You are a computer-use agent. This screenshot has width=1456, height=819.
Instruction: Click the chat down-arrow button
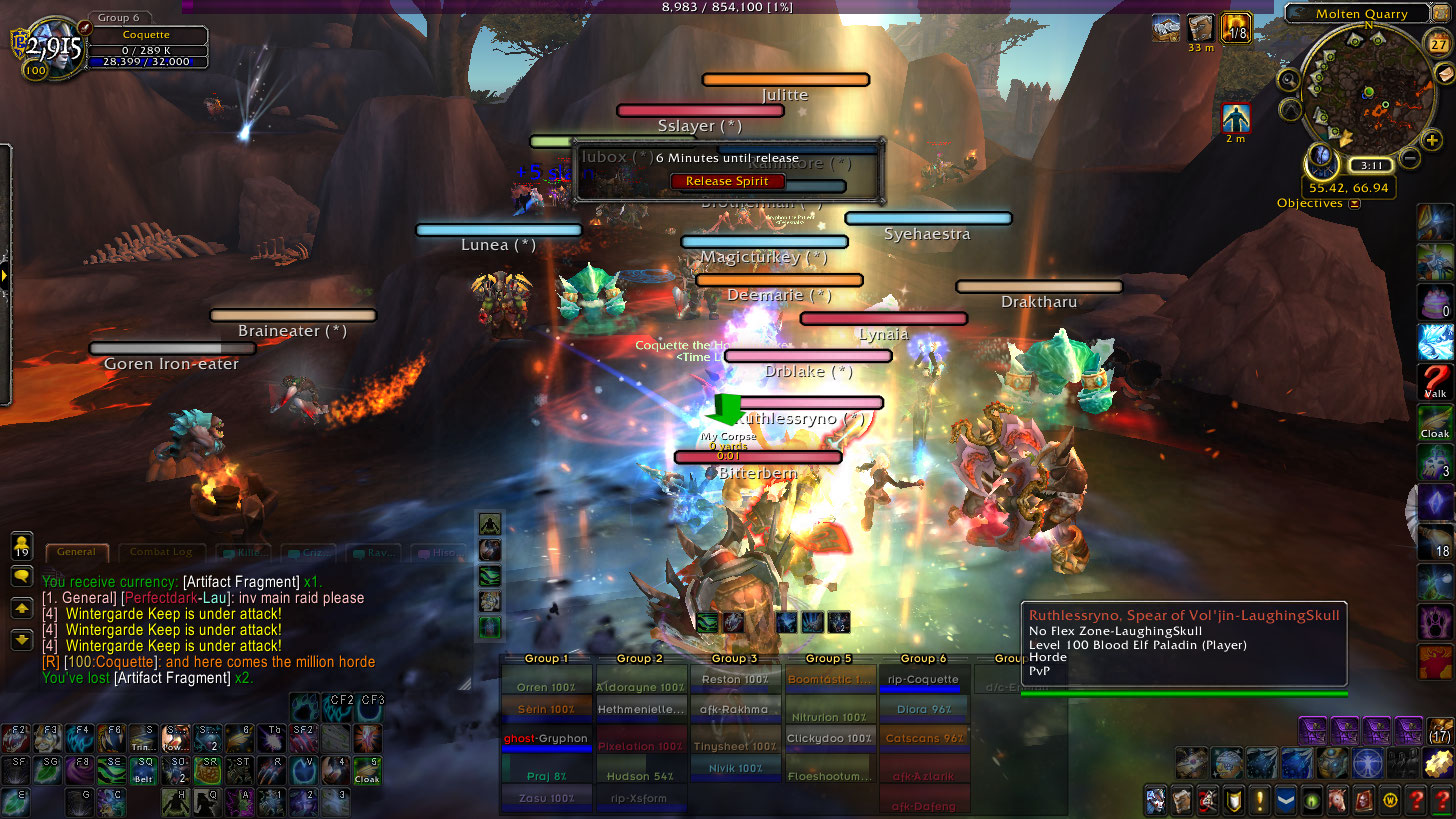tap(21, 640)
